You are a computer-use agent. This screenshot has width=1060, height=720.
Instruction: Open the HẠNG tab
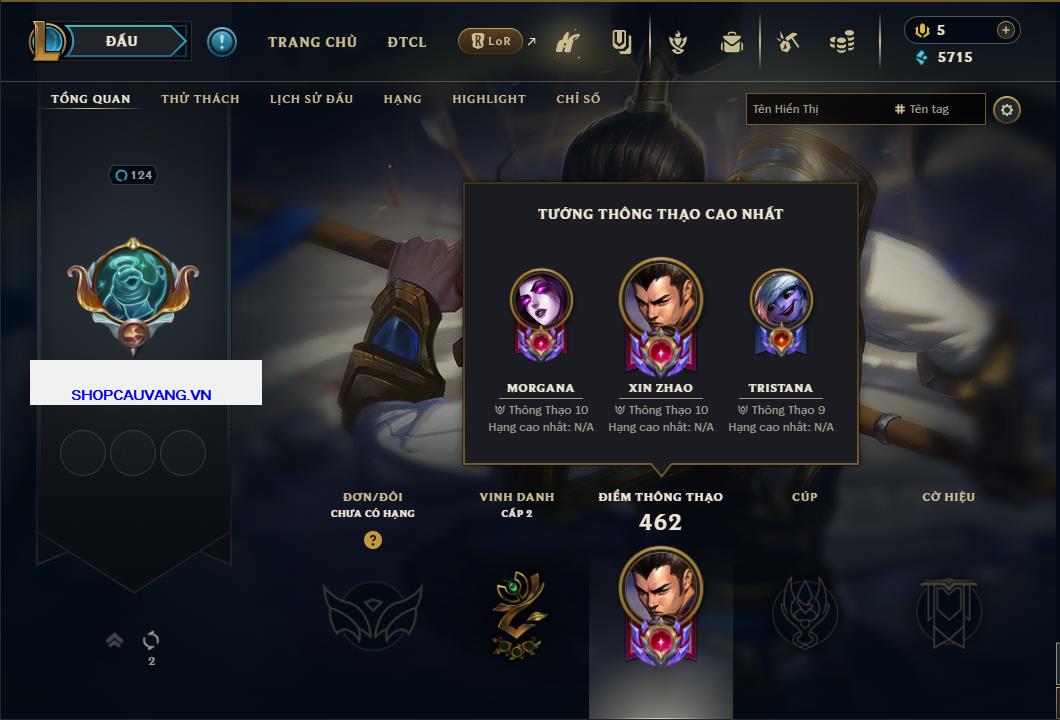(402, 99)
